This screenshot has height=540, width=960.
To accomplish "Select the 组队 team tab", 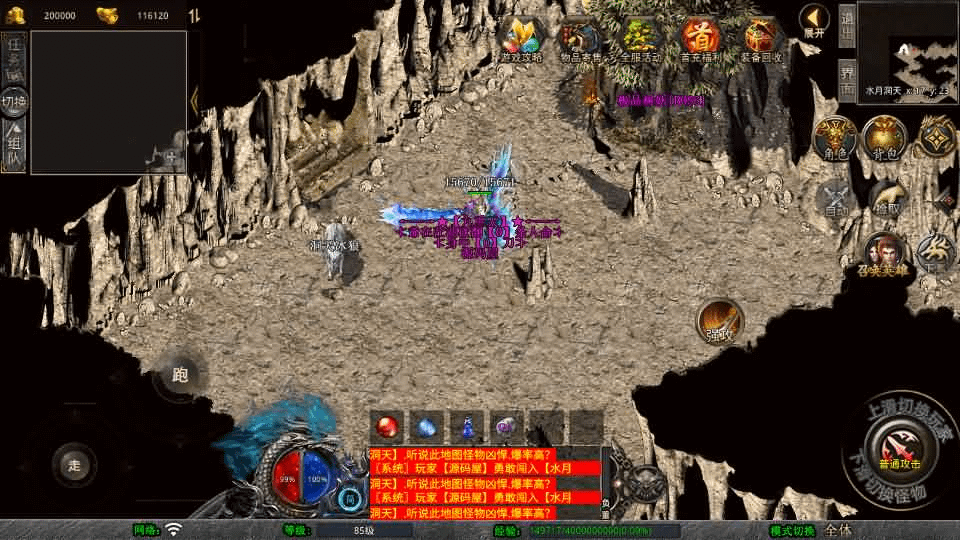I will 14,147.
